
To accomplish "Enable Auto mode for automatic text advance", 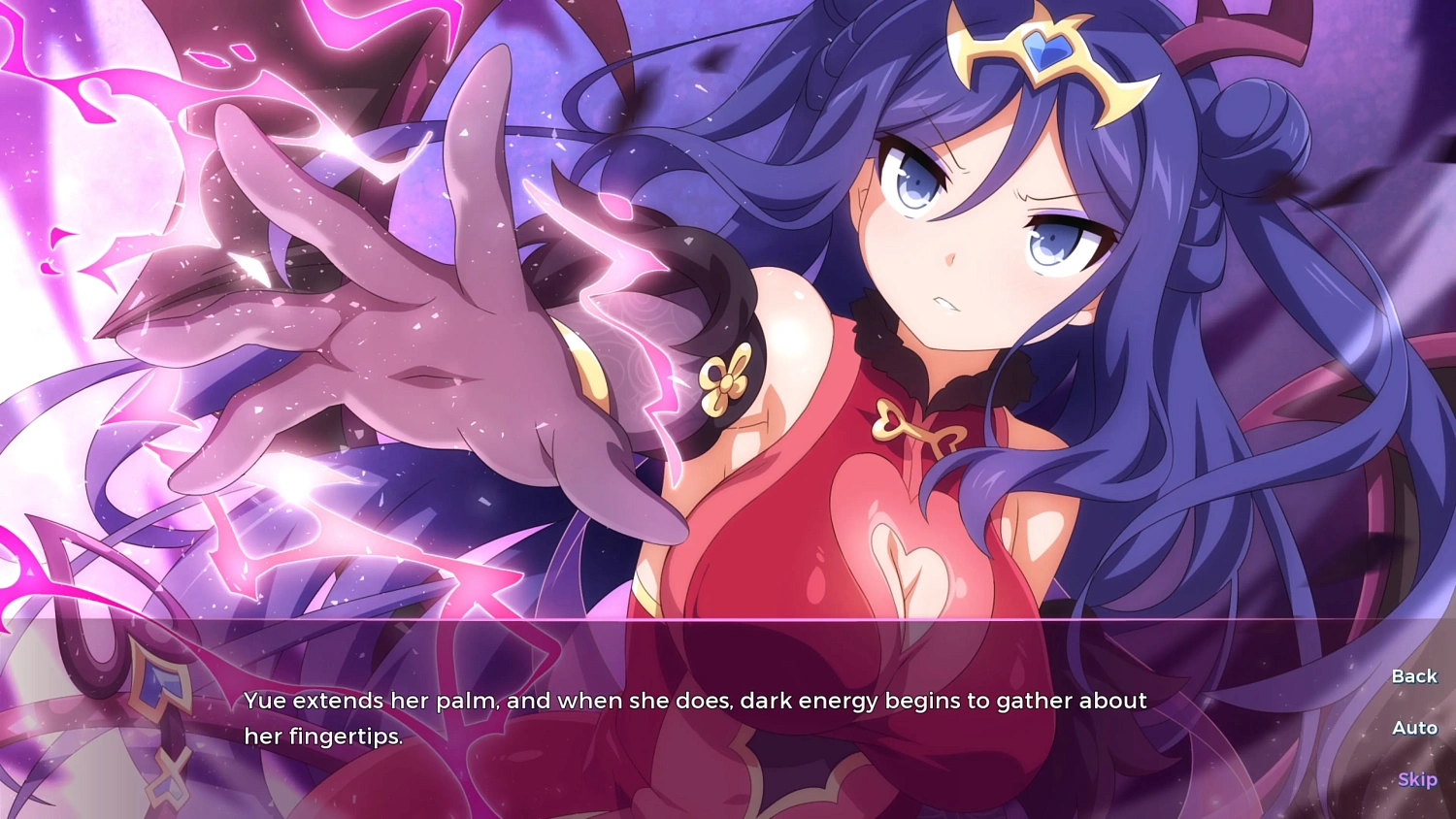I will (1413, 728).
